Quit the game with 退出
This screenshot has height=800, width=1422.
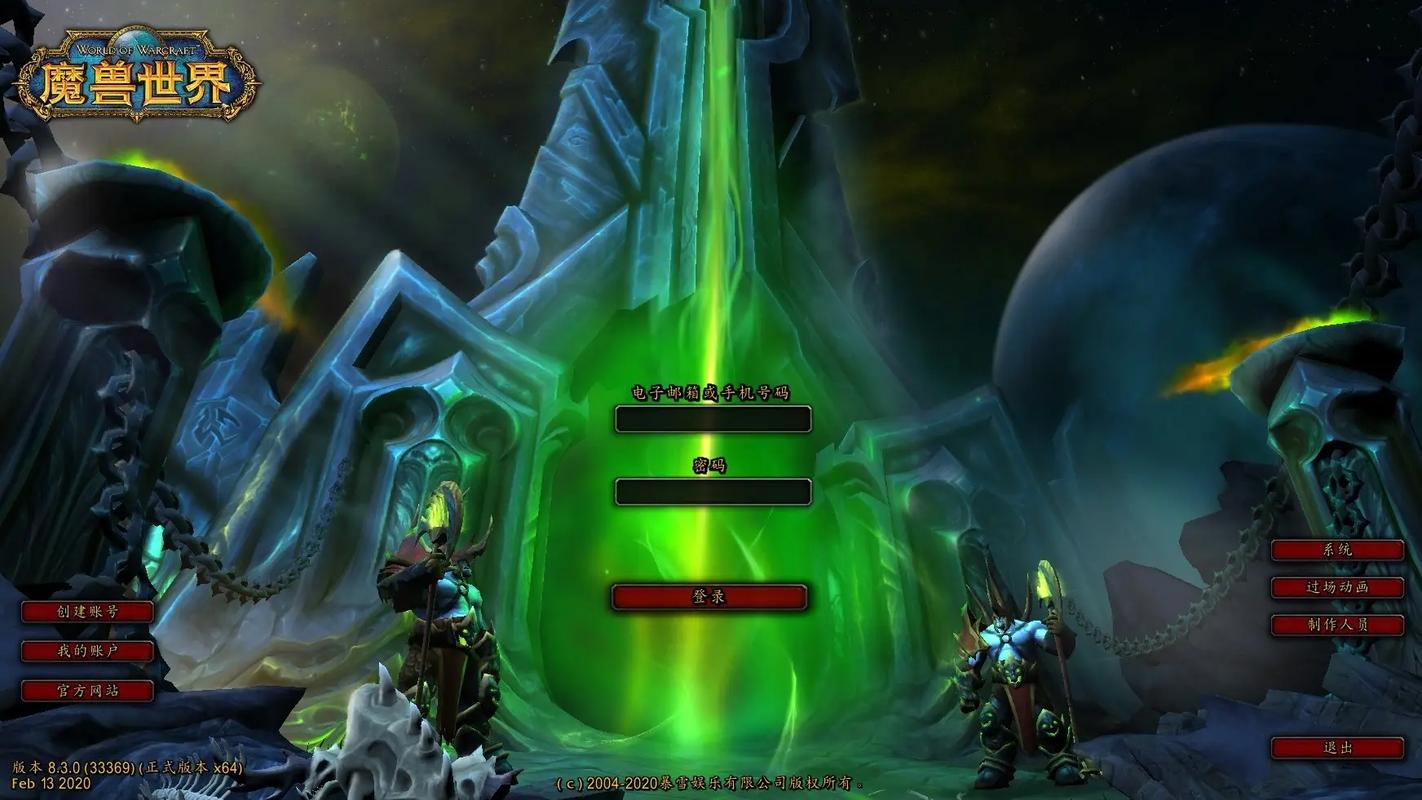tap(1337, 748)
